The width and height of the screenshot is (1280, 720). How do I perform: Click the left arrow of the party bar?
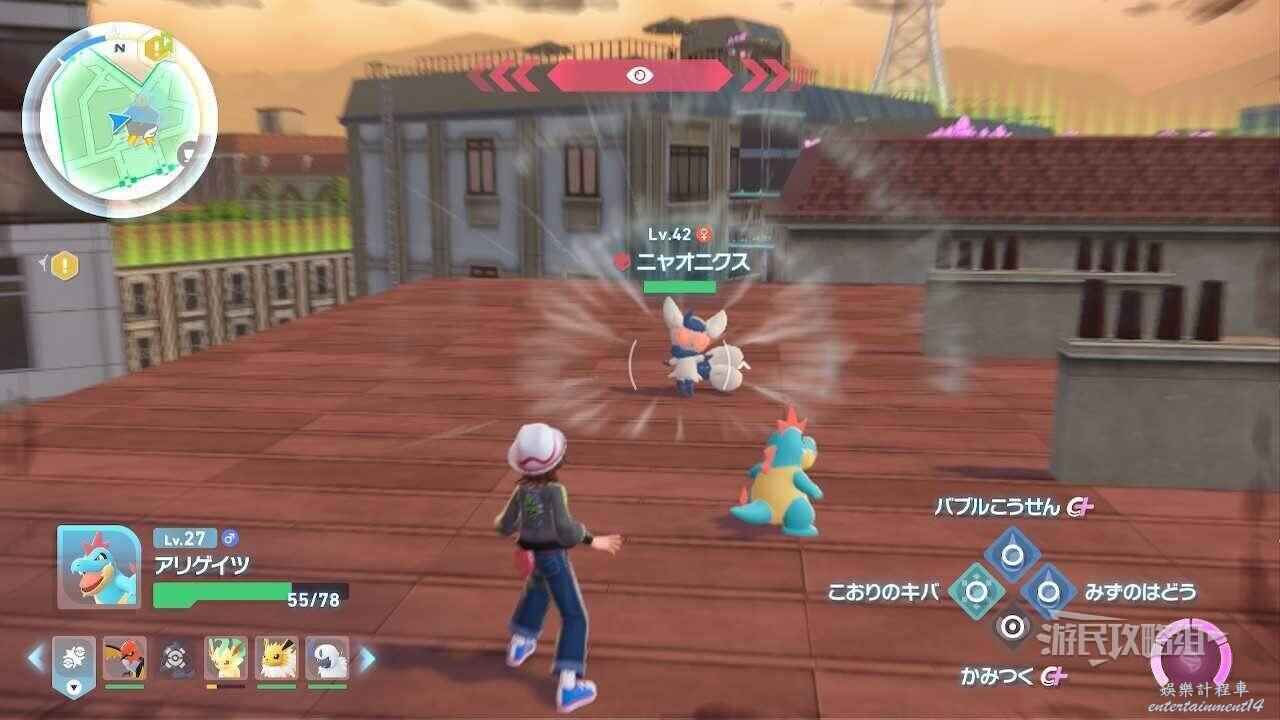pyautogui.click(x=36, y=658)
